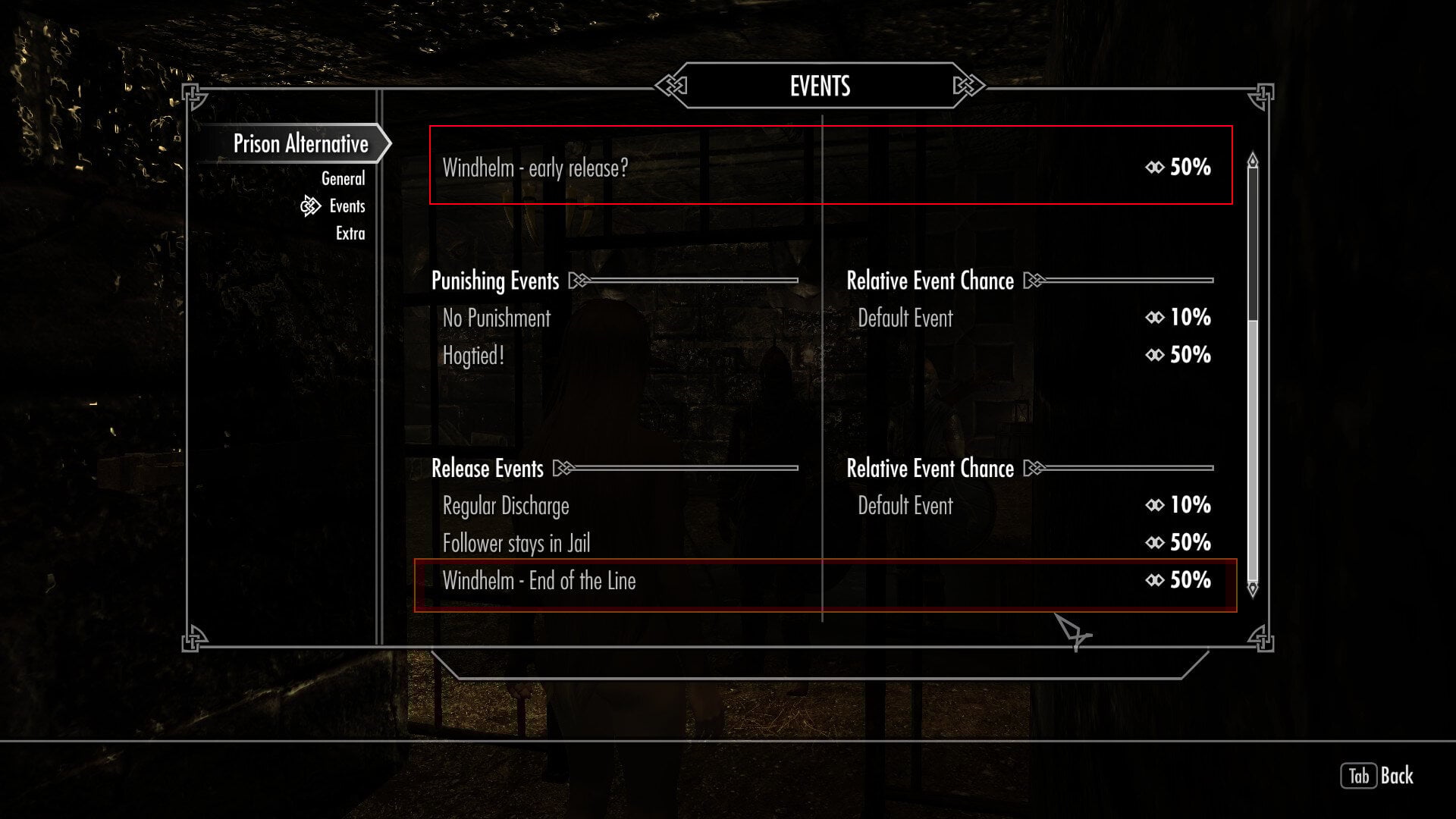This screenshot has width=1456, height=819.
Task: Click the ornamental divider icon after Release Events heading
Action: pos(563,468)
